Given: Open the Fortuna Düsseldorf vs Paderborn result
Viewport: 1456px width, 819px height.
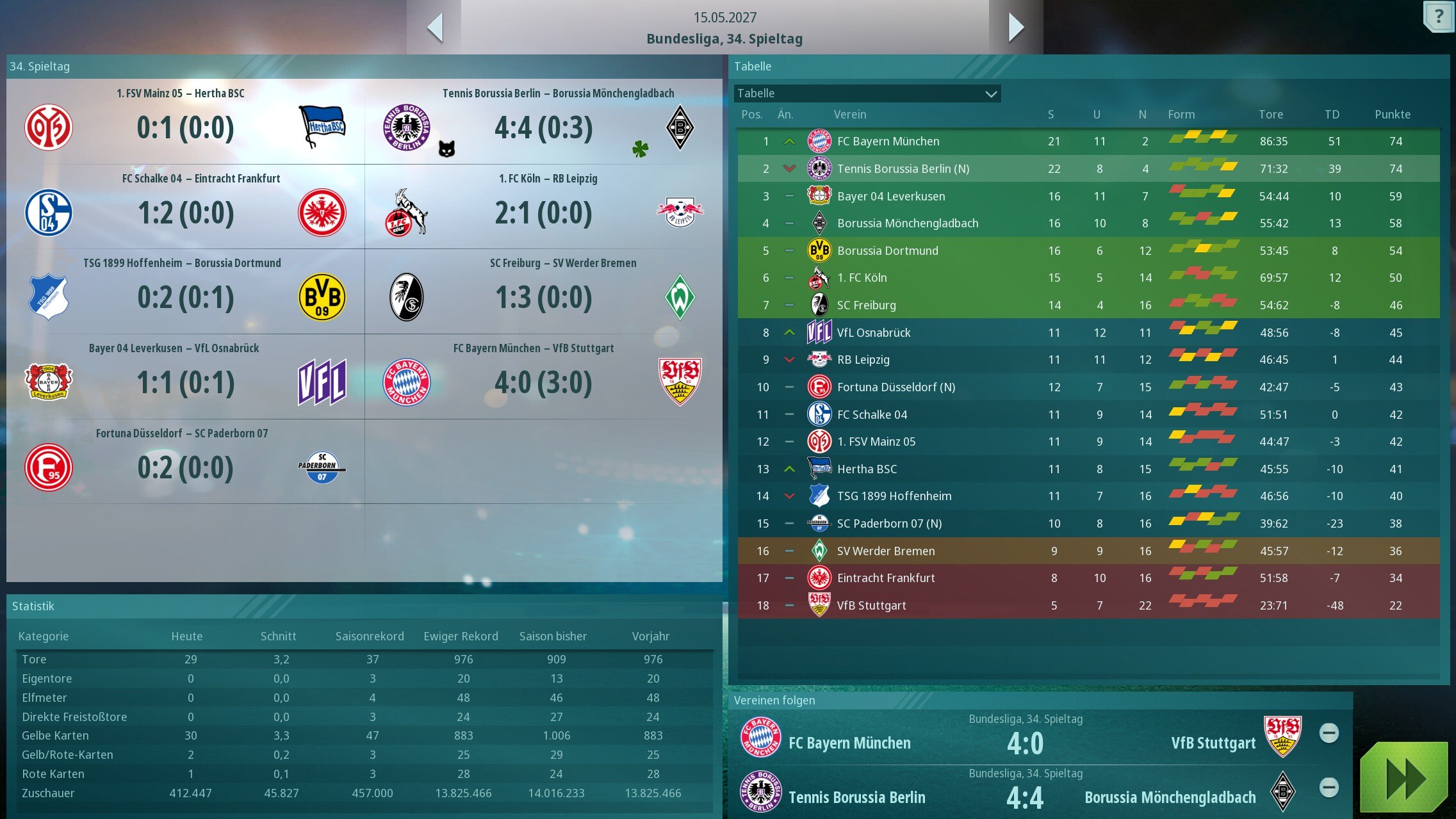Looking at the screenshot, I should (185, 467).
